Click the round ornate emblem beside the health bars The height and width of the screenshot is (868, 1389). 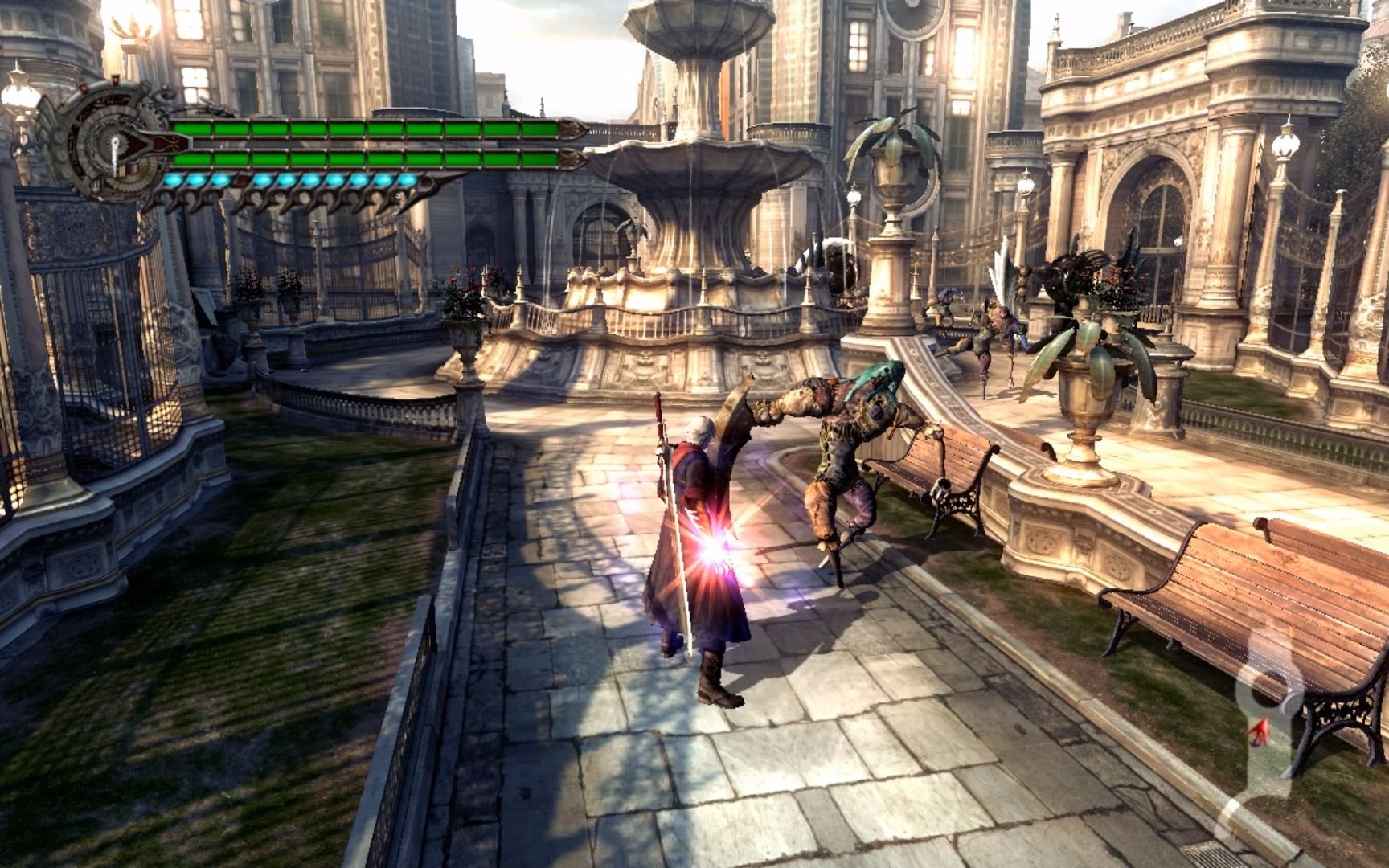(x=113, y=145)
